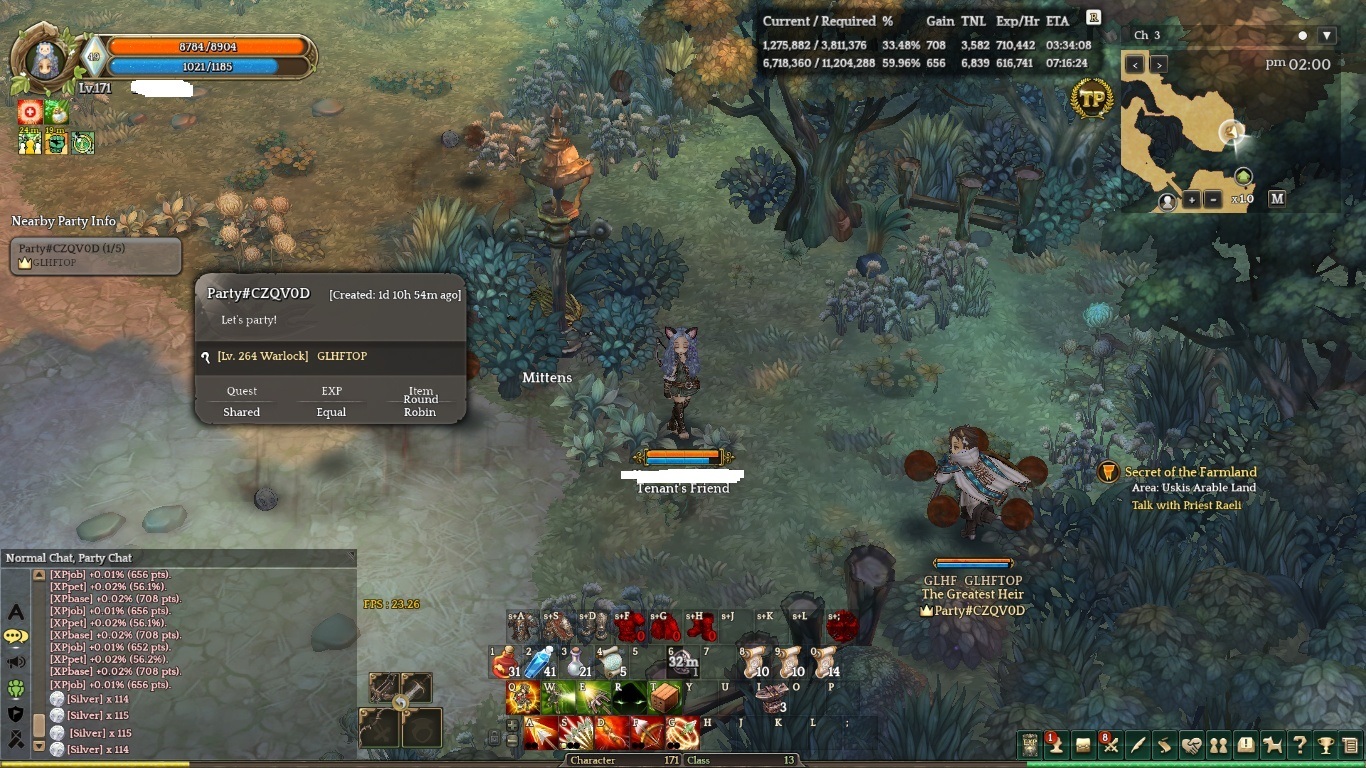This screenshot has width=1366, height=768.
Task: Open the companion pet menu icon
Action: click(x=1272, y=745)
